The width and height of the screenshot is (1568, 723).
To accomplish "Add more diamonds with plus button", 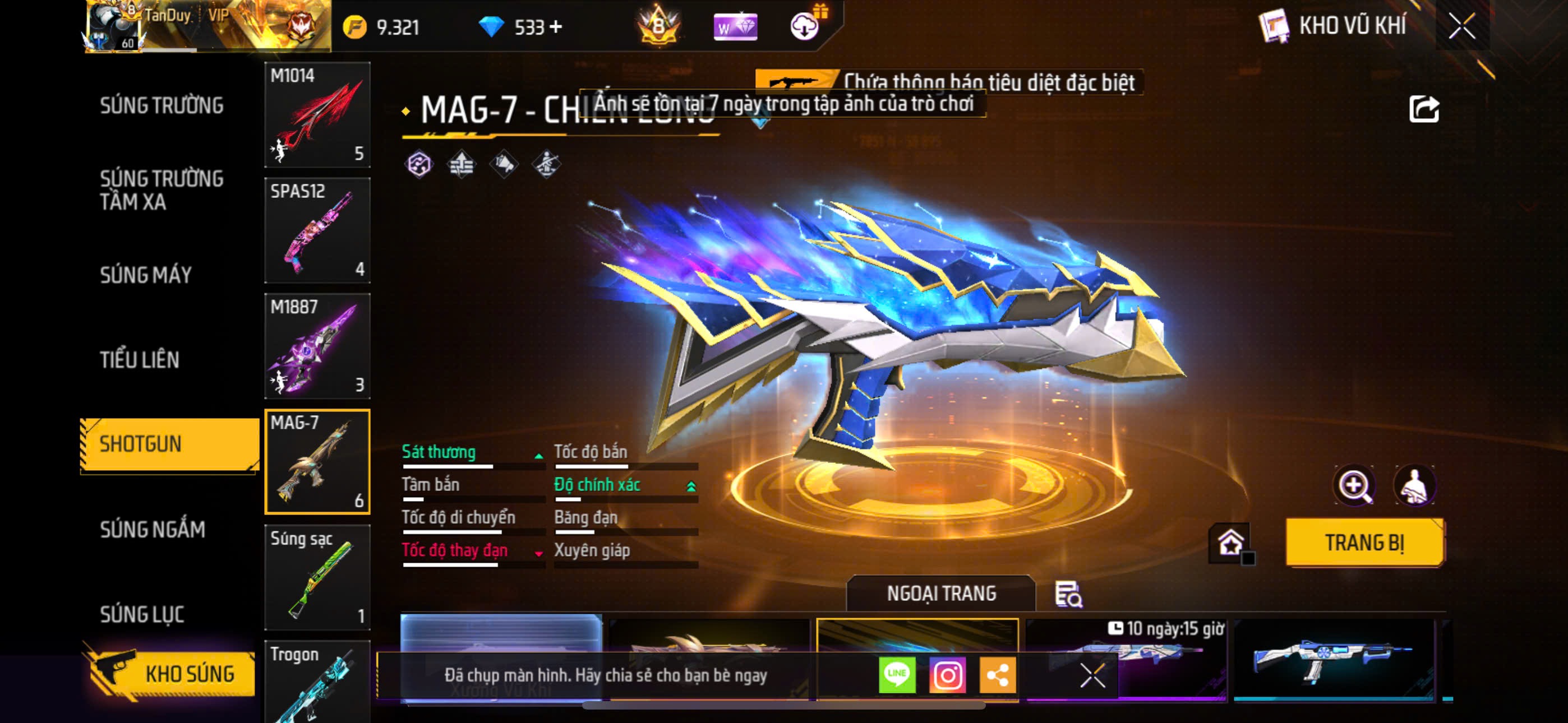I will [x=556, y=27].
